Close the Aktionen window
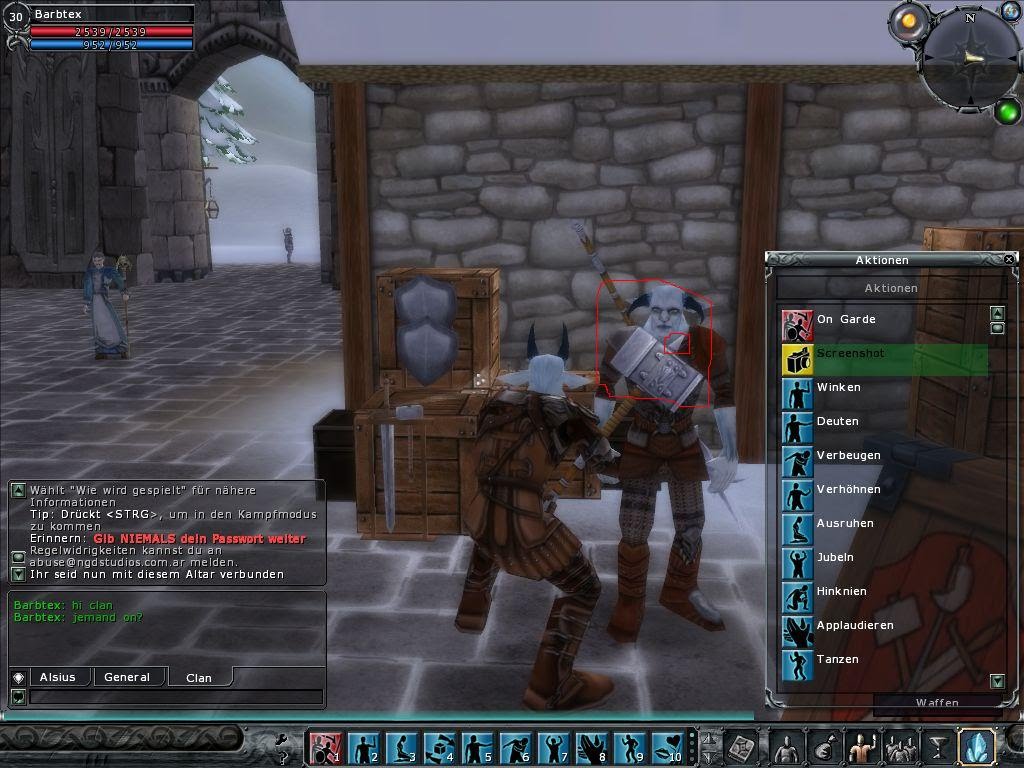Viewport: 1024px width, 768px height. pos(1009,259)
